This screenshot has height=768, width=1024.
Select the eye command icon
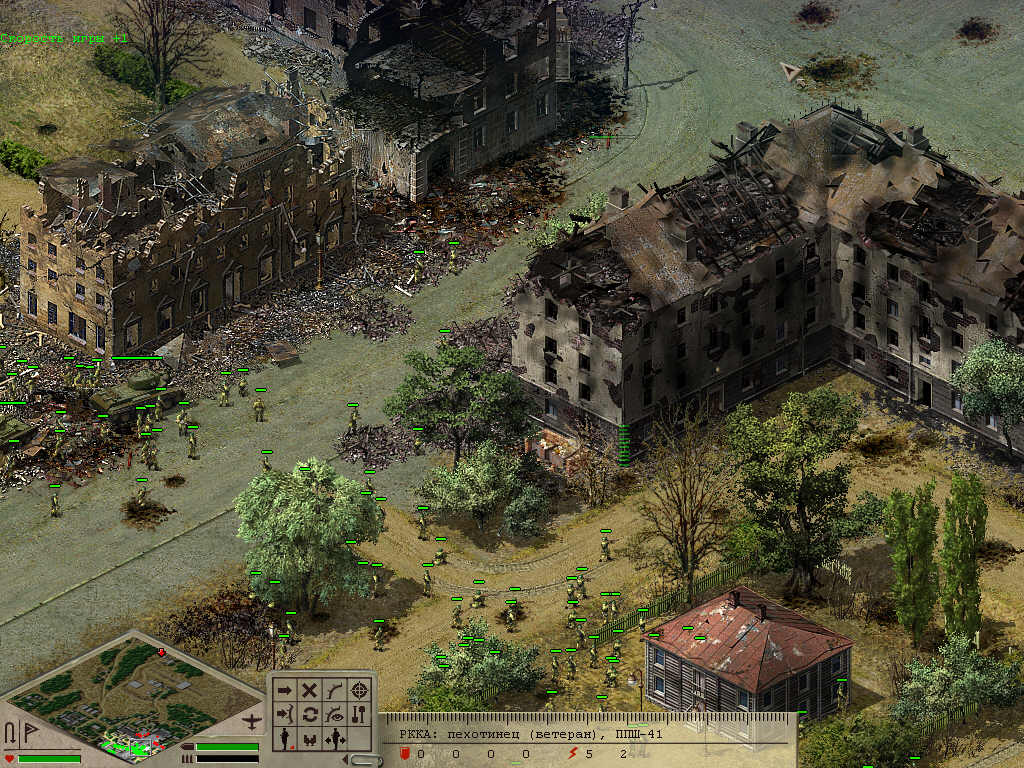335,714
